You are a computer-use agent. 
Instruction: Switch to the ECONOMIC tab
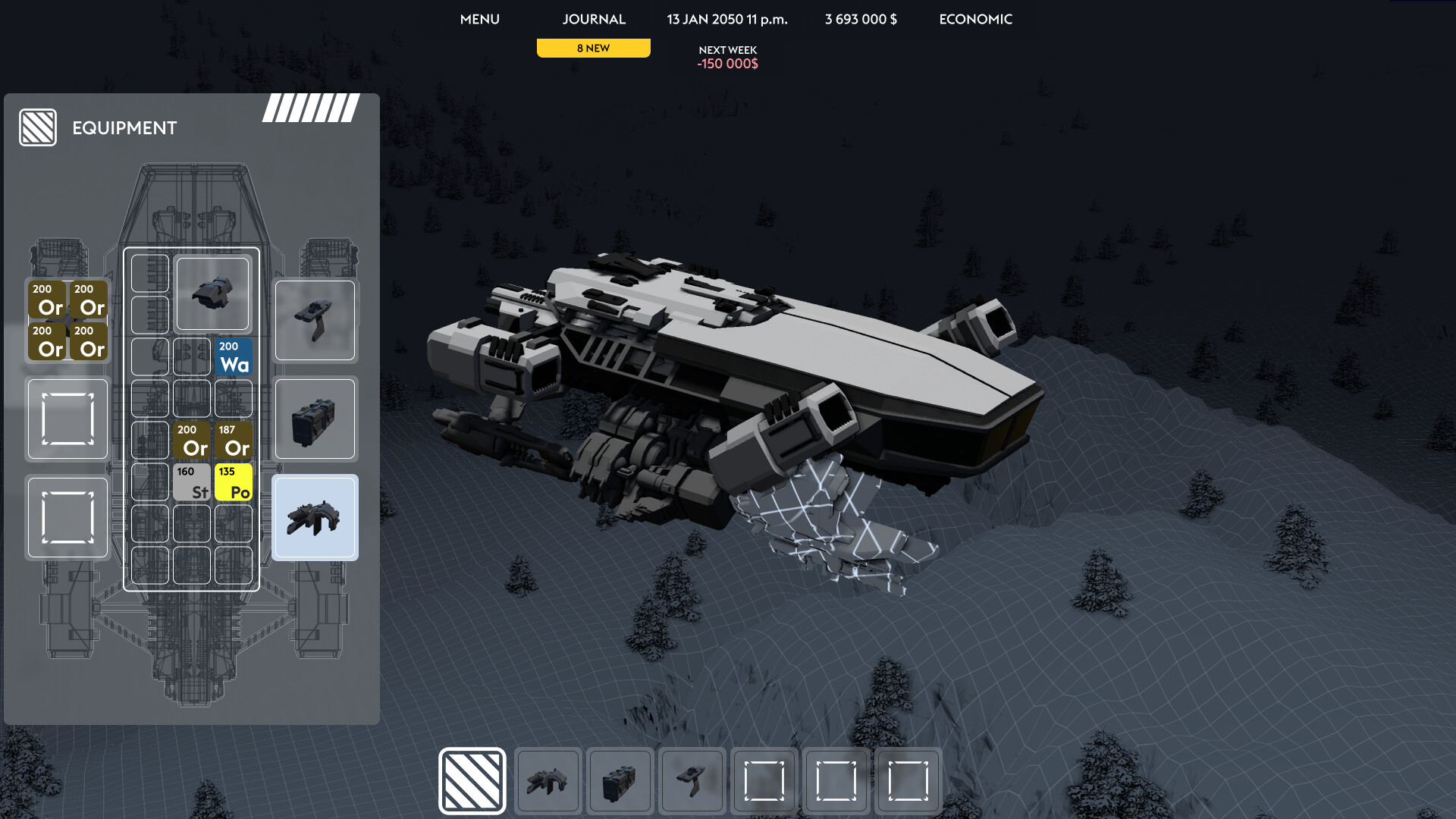(x=975, y=19)
